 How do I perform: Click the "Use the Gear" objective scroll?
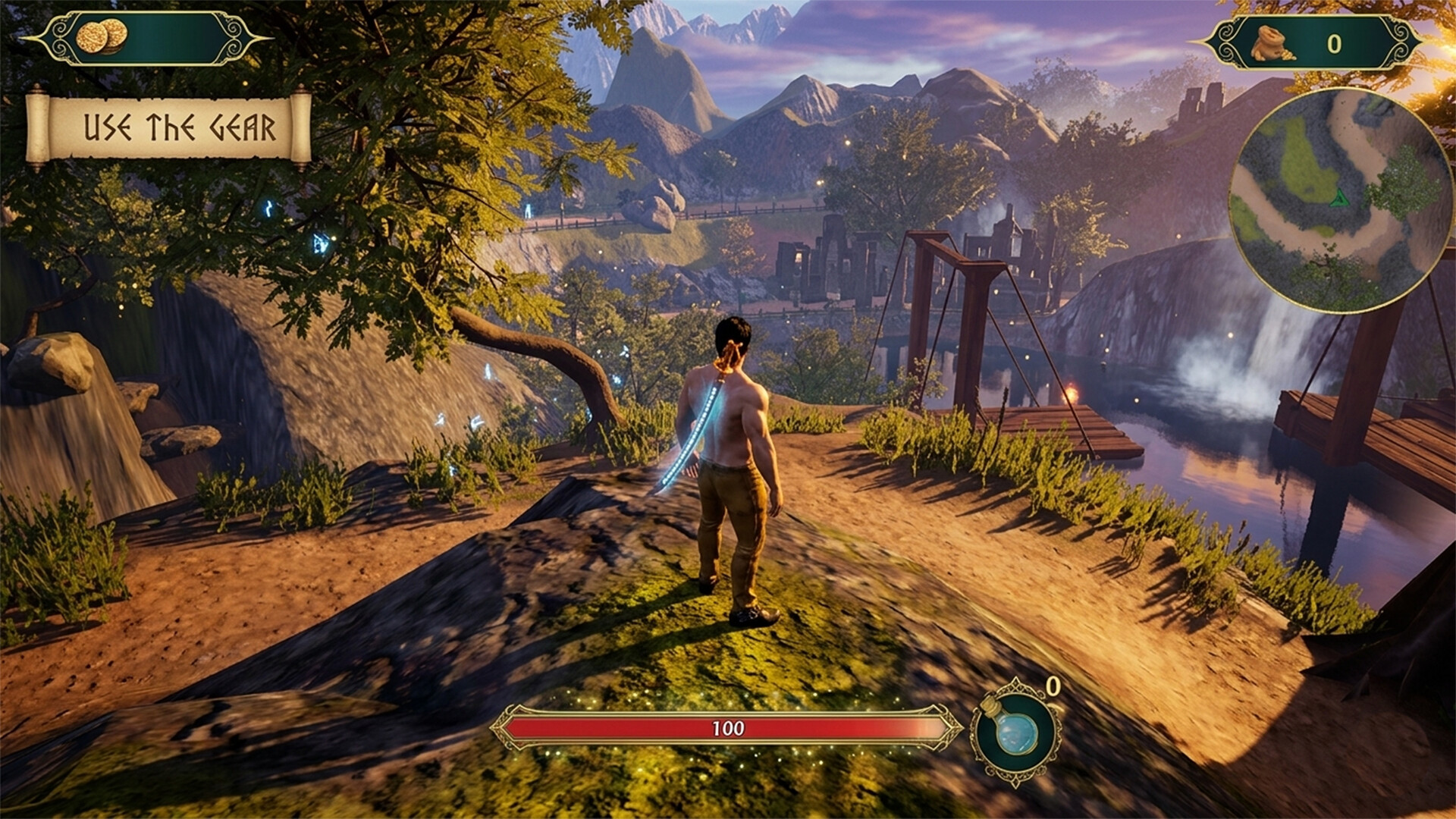pos(168,127)
